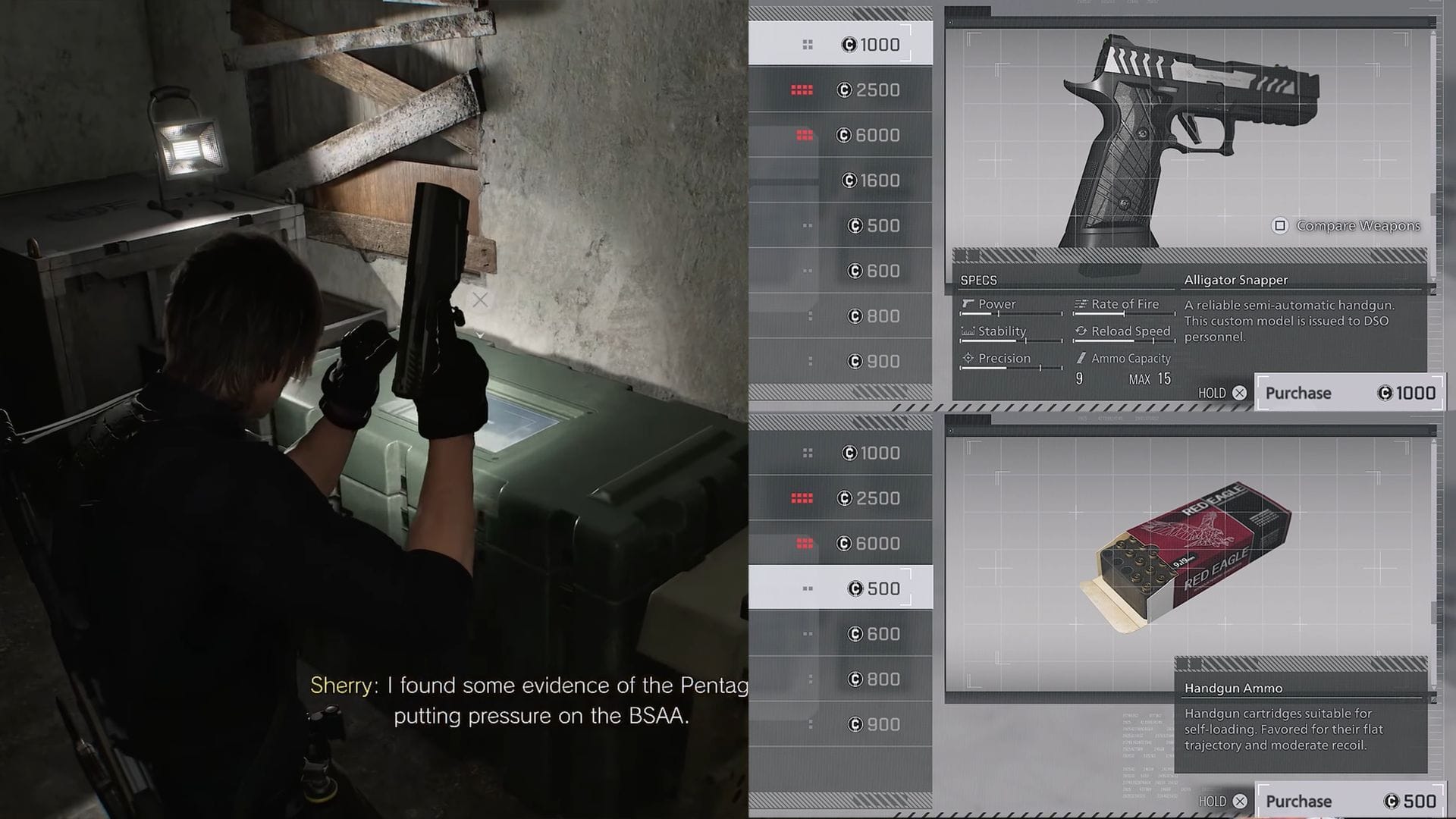Screen dimensions: 1456x819
Task: Click the Power spec icon
Action: click(x=968, y=304)
